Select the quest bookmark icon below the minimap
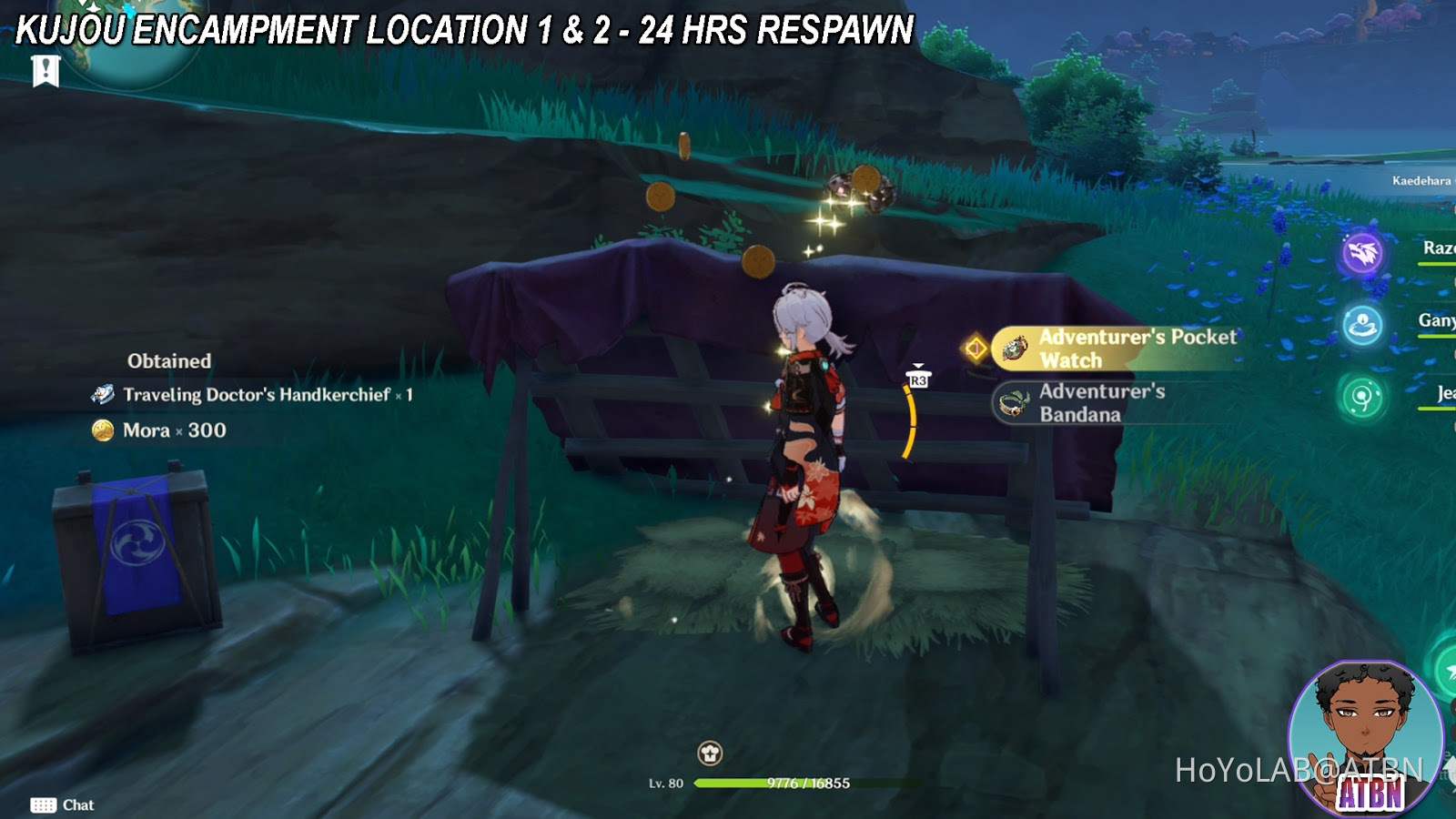1456x819 pixels. [x=44, y=70]
